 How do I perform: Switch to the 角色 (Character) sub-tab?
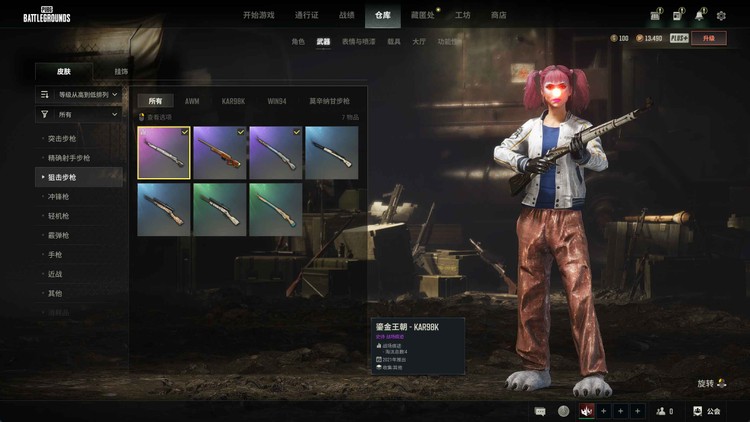(x=297, y=42)
